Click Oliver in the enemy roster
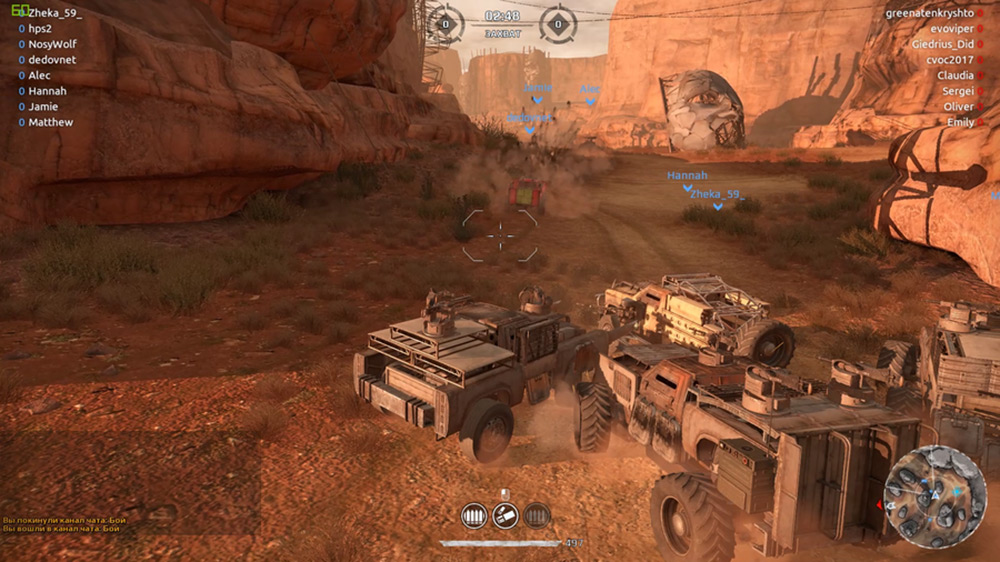 click(958, 106)
